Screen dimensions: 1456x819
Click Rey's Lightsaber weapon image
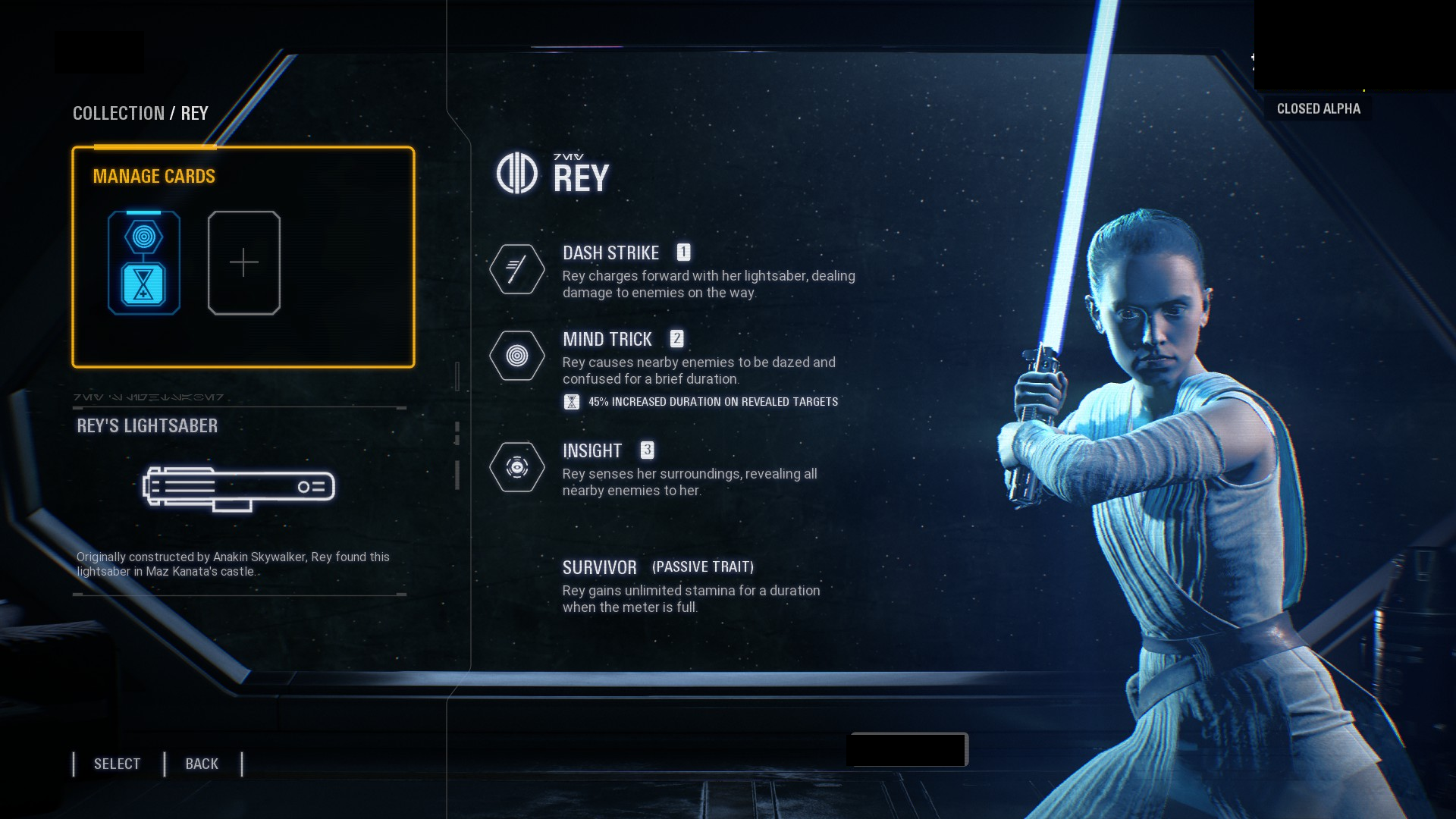239,488
